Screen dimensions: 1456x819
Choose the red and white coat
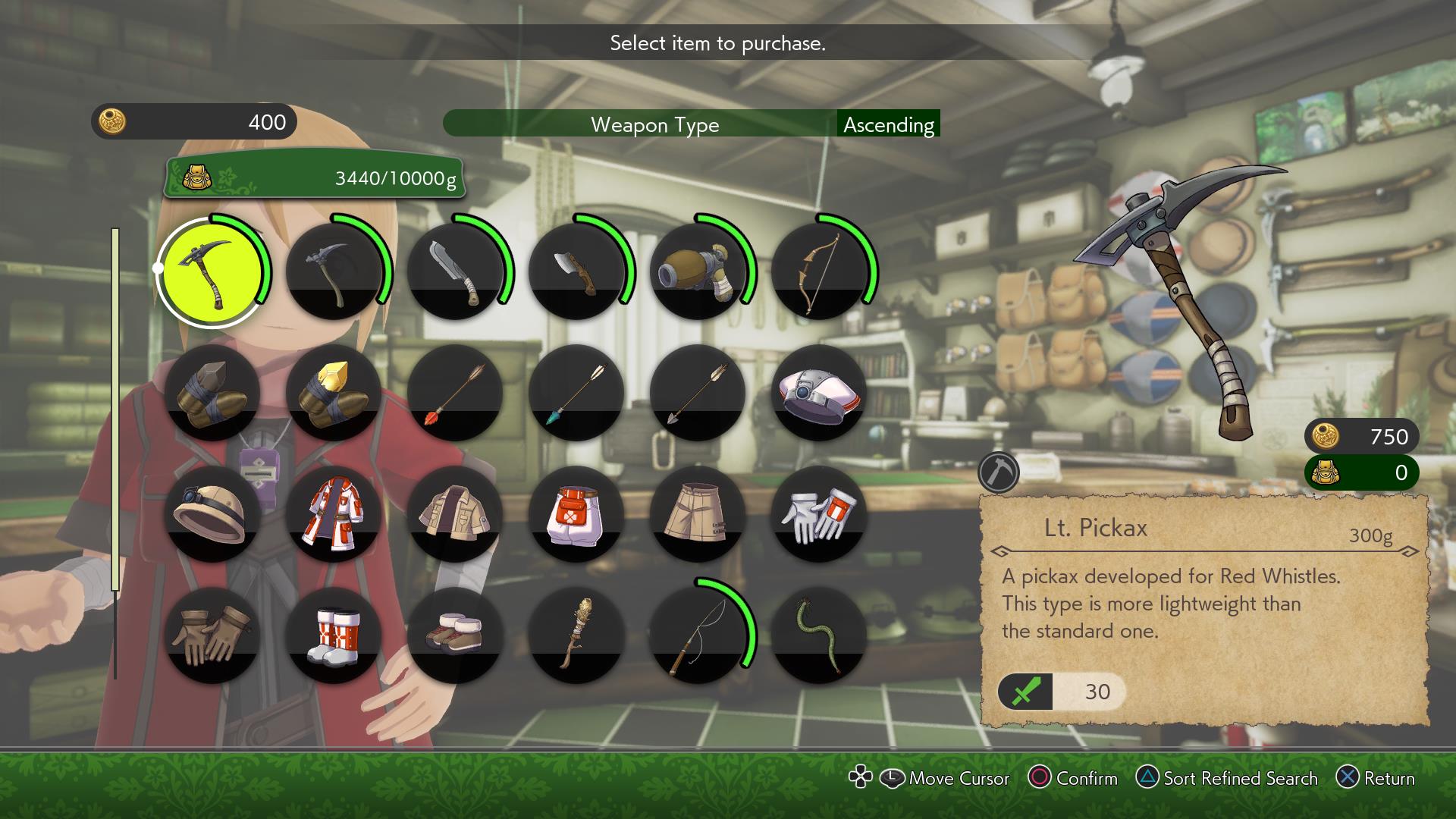point(334,514)
